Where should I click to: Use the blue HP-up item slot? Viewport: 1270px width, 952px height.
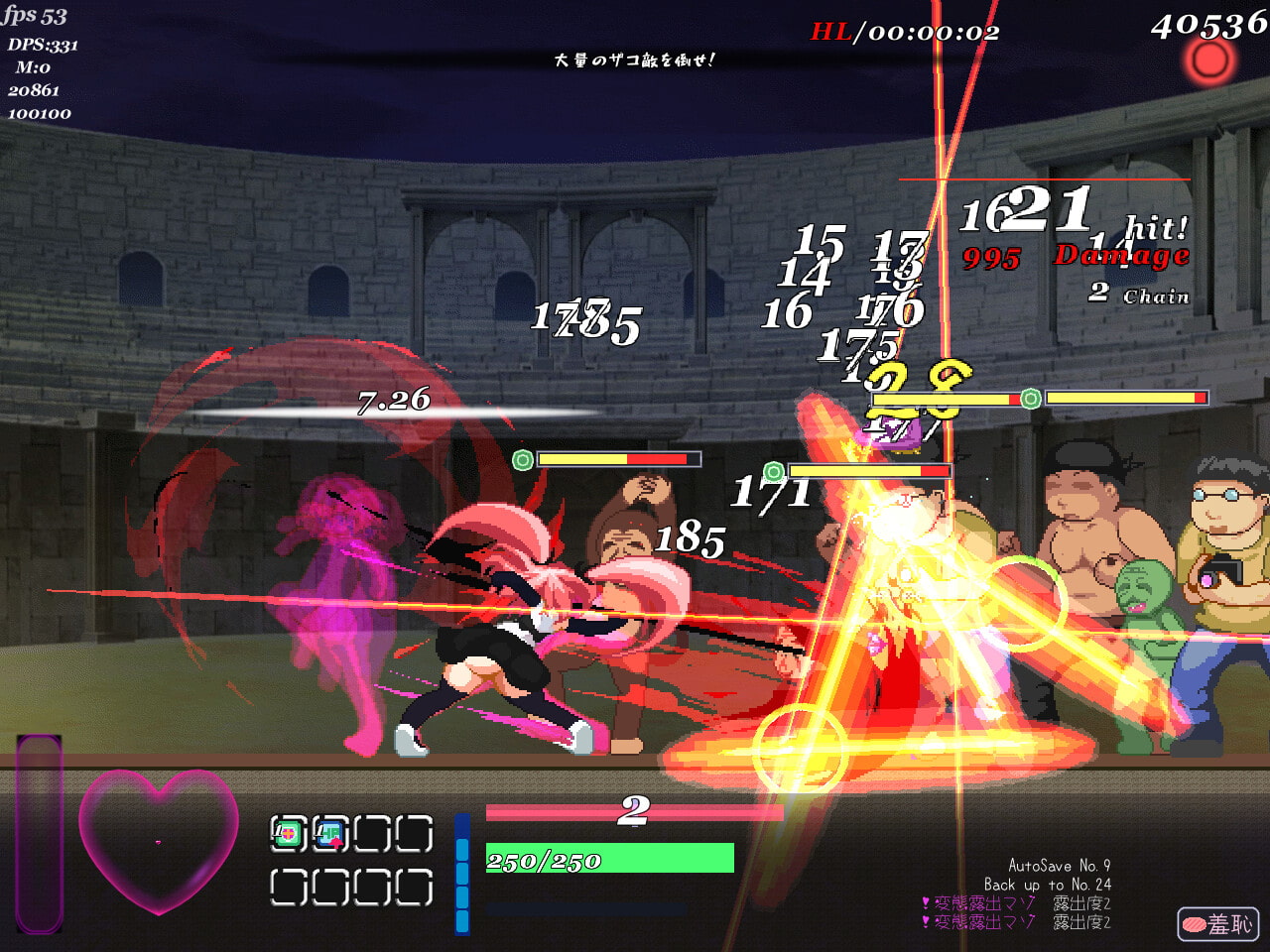point(328,834)
